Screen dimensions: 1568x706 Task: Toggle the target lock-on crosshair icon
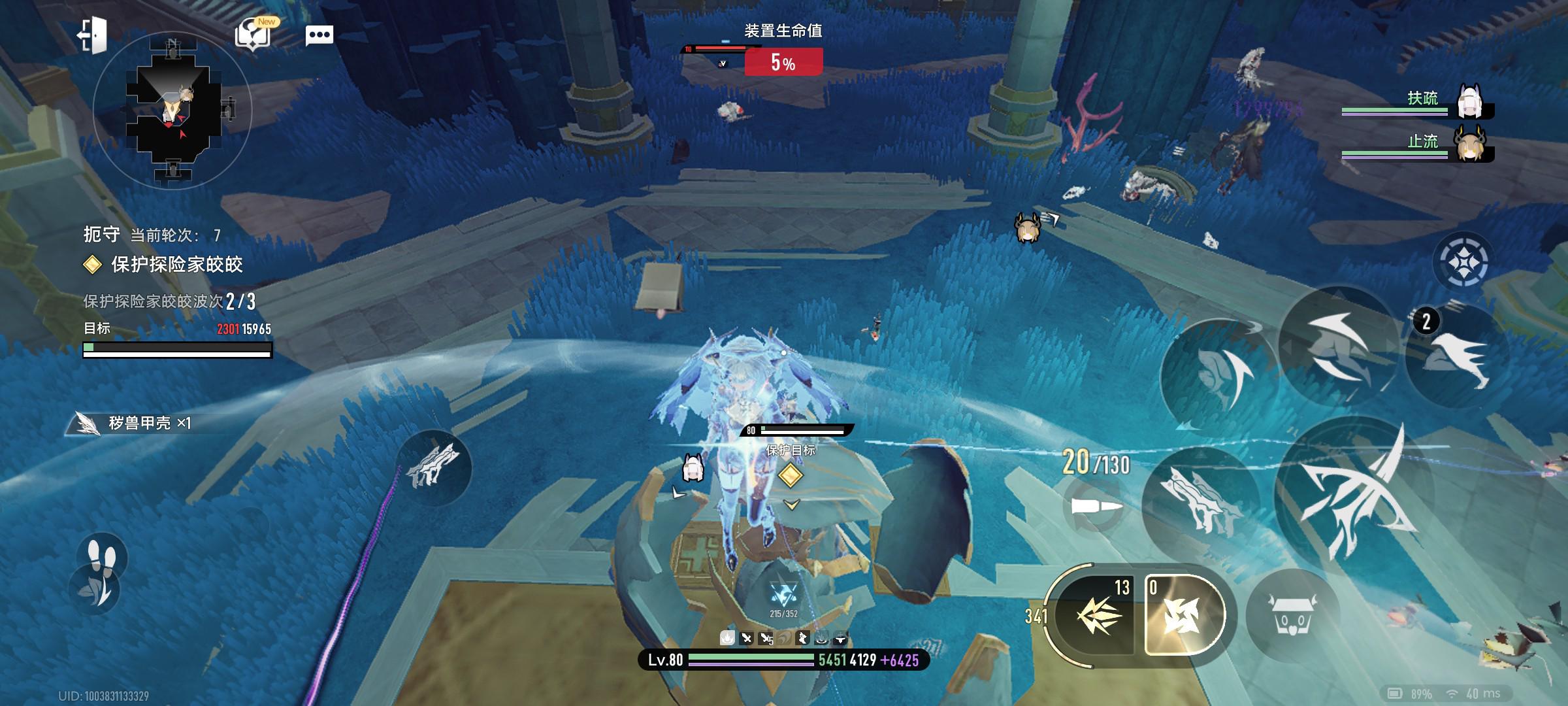click(x=1463, y=261)
